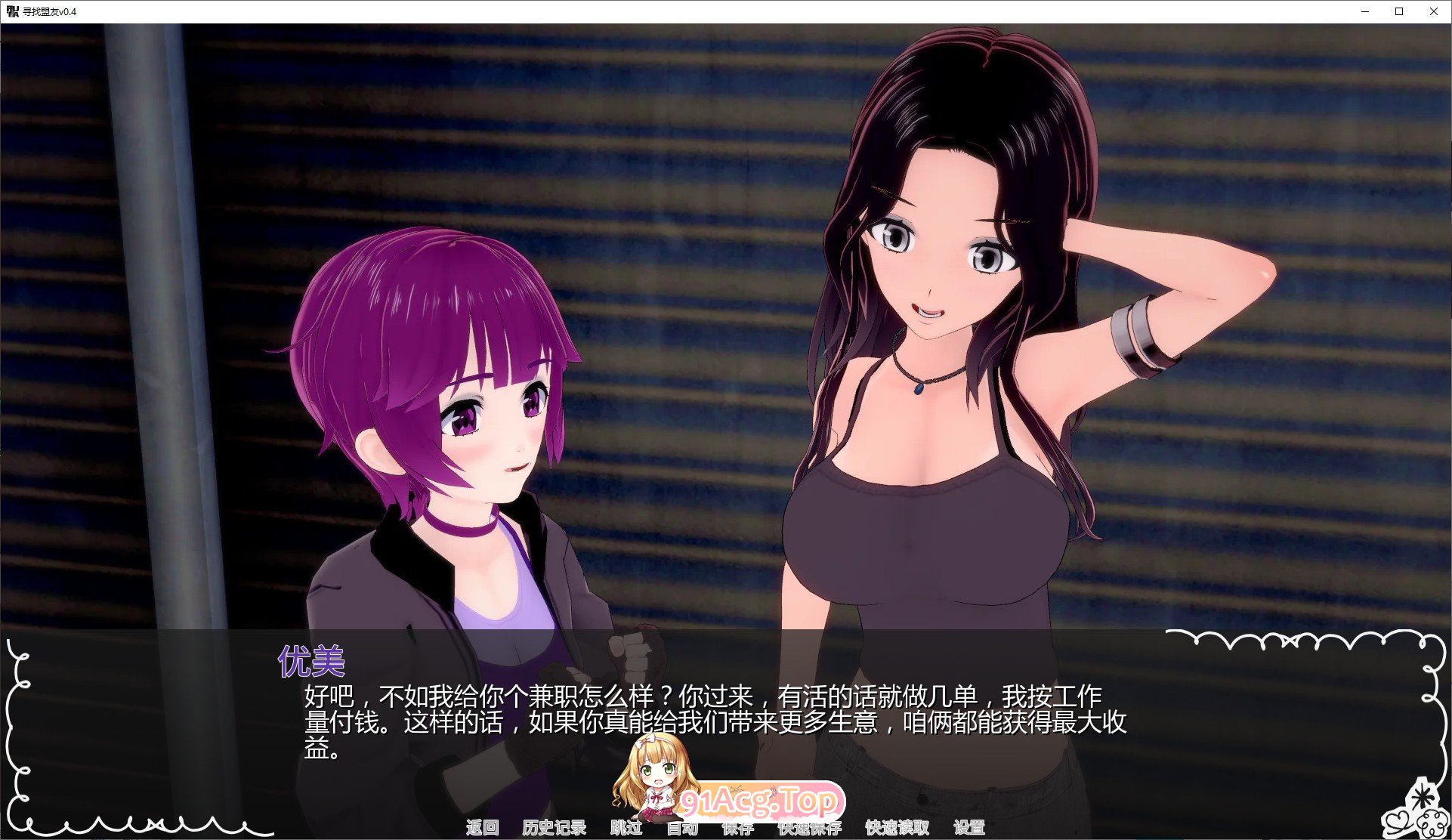This screenshot has height=840, width=1452.
Task: Open 设置 to expand preferences
Action: point(970,828)
